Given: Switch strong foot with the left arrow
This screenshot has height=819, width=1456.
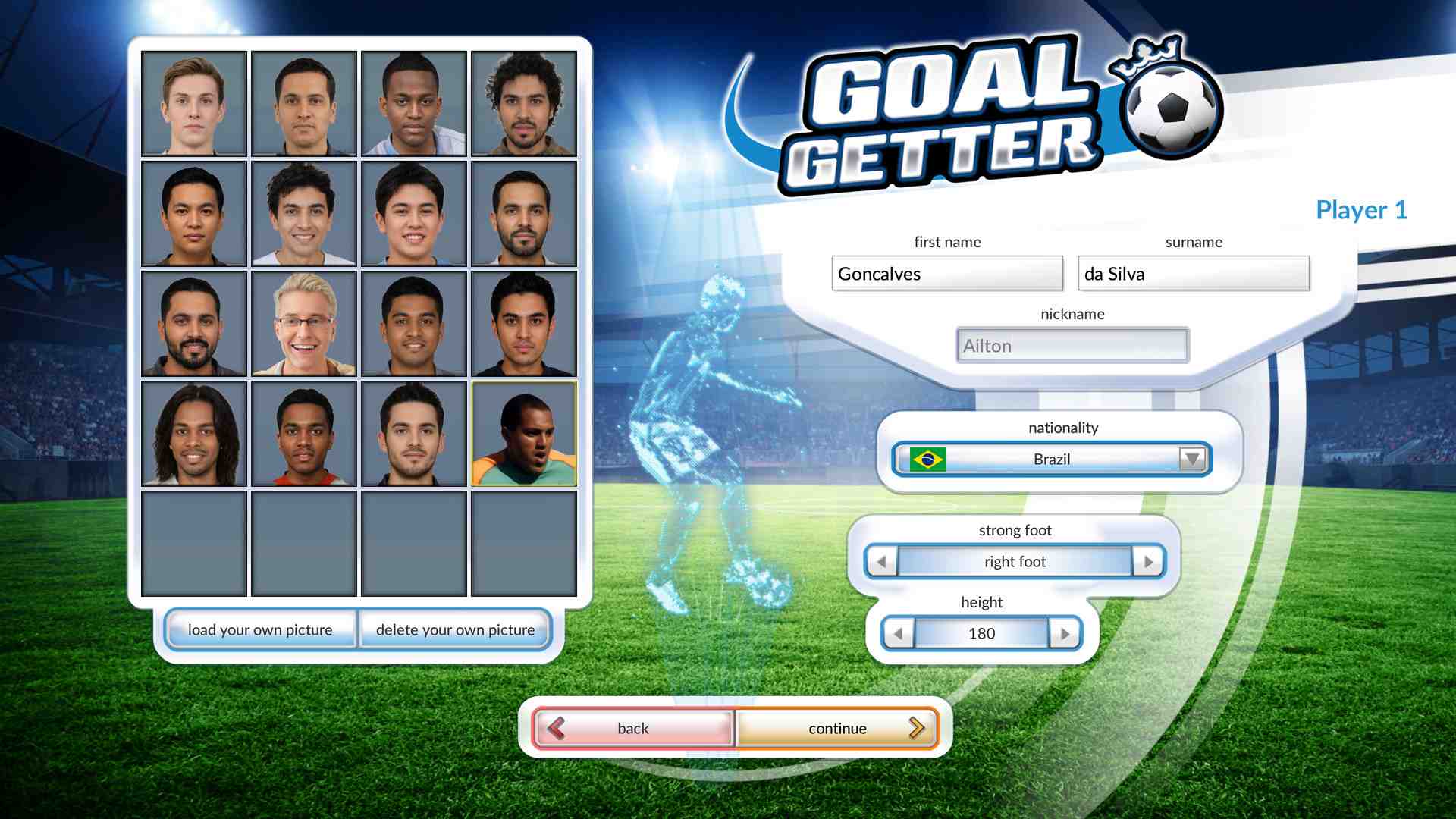Looking at the screenshot, I should (x=881, y=562).
